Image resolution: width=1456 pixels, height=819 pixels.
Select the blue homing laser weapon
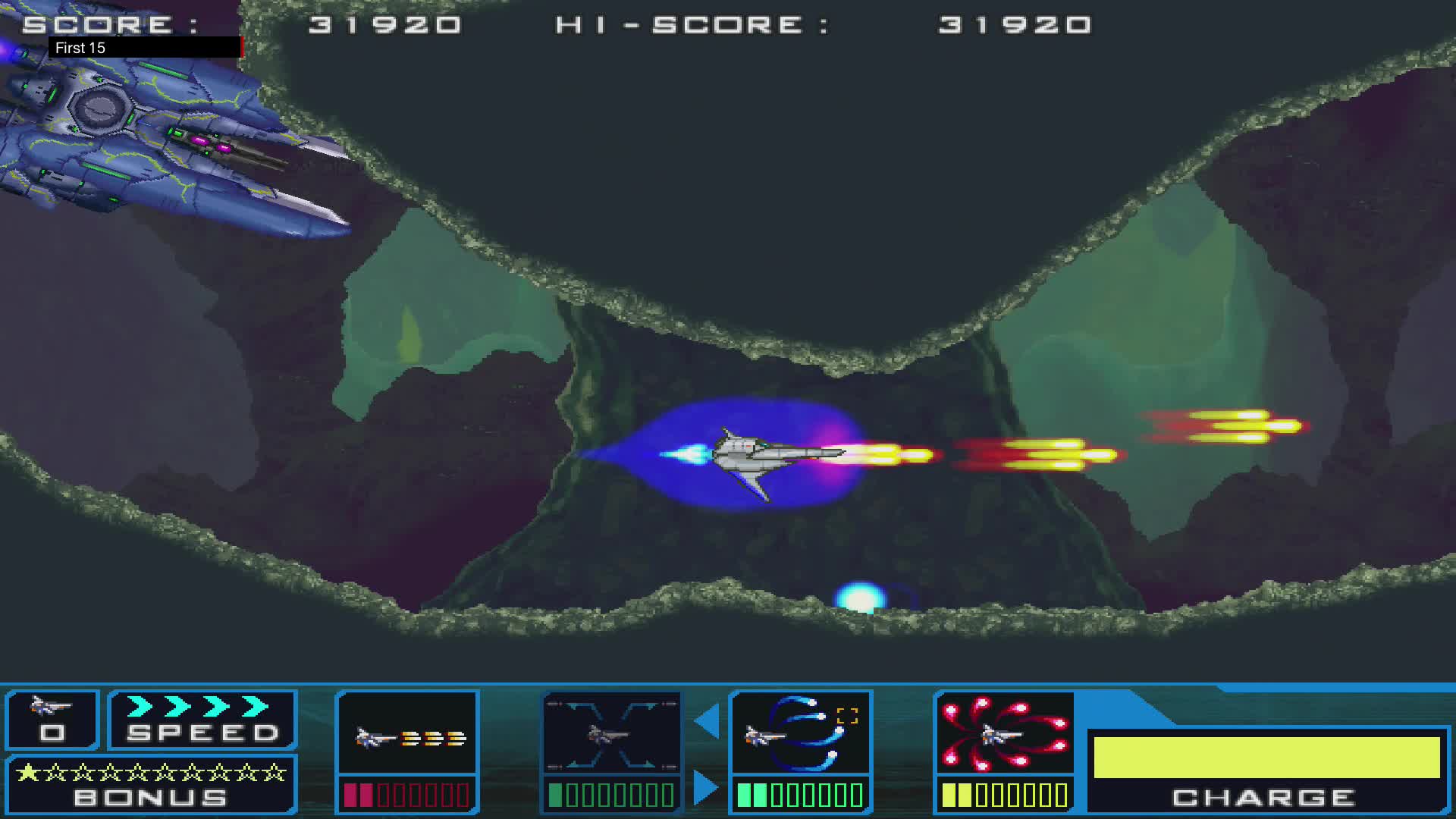[x=801, y=734]
